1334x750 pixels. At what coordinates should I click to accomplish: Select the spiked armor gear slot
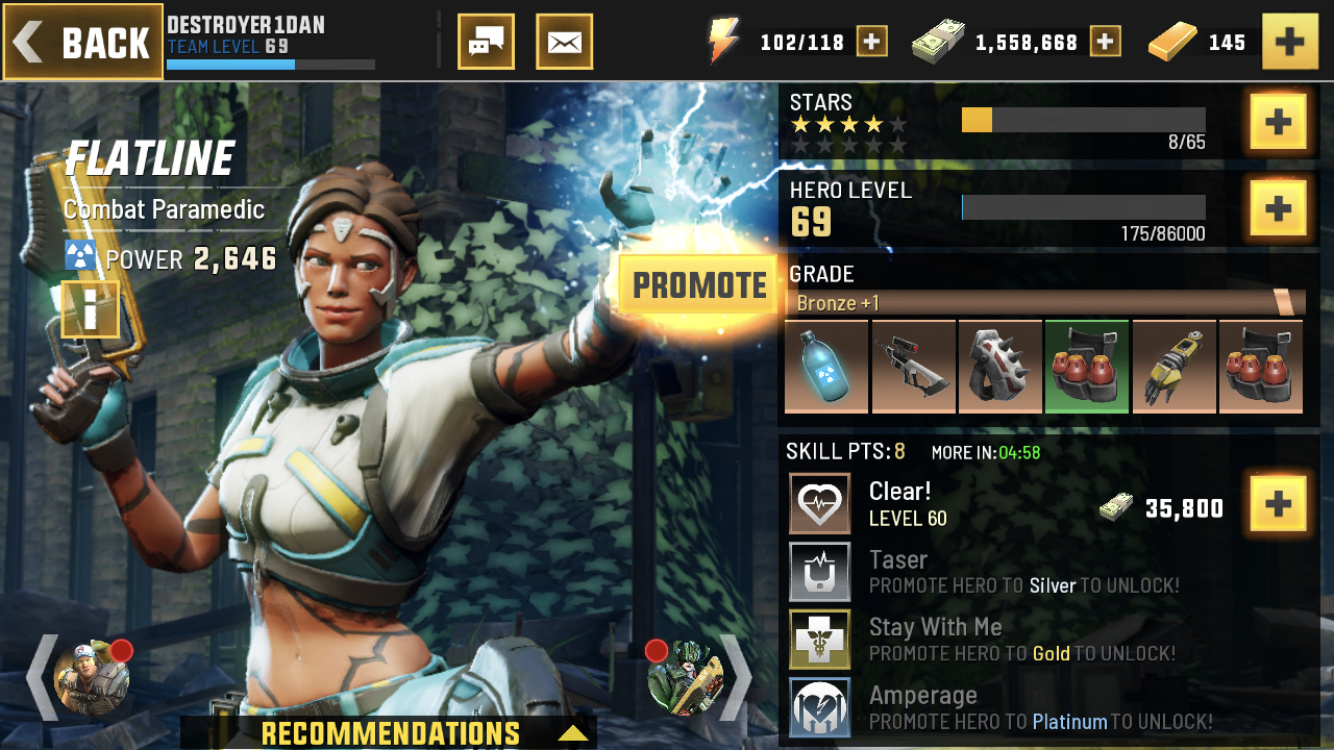(x=1000, y=366)
